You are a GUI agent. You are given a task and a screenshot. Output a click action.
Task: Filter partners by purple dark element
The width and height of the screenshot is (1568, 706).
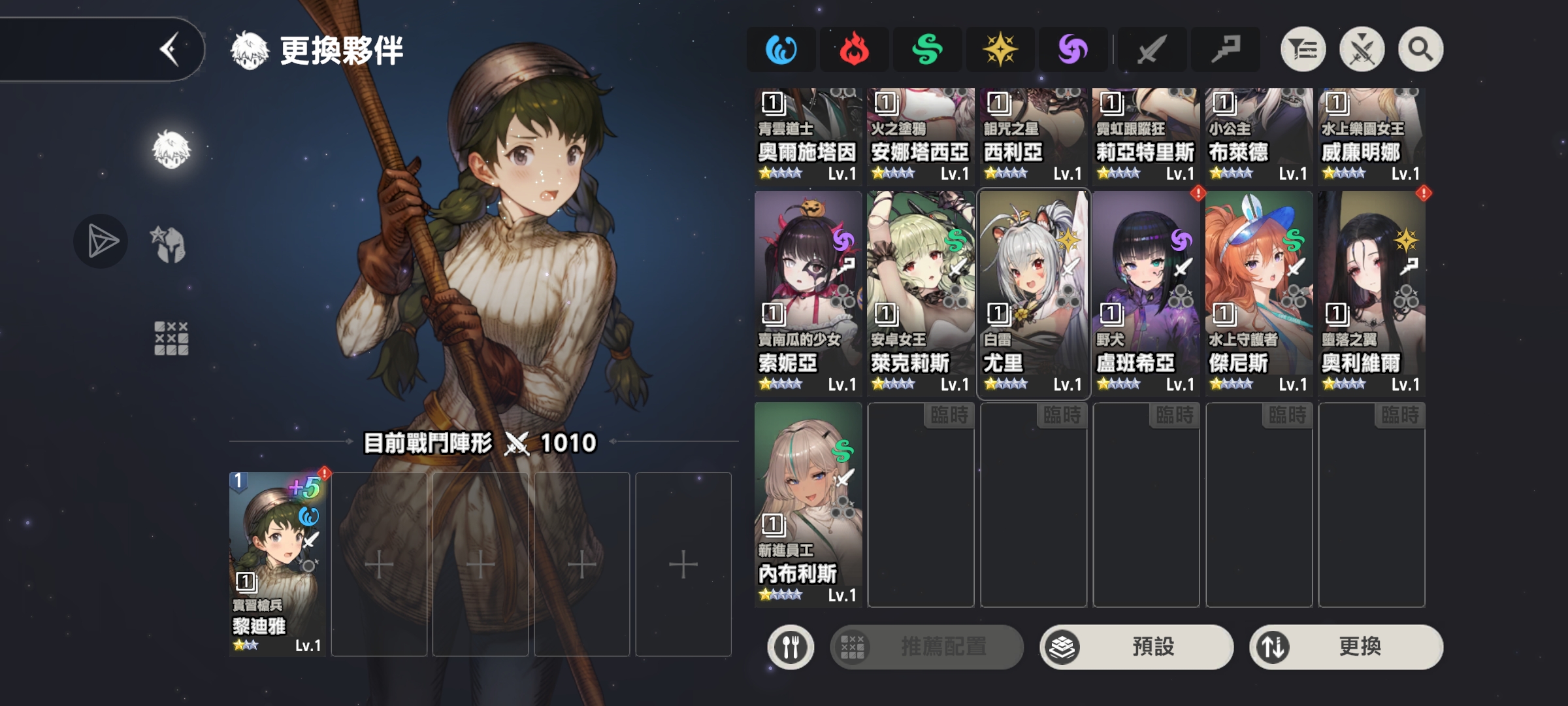pos(1073,50)
